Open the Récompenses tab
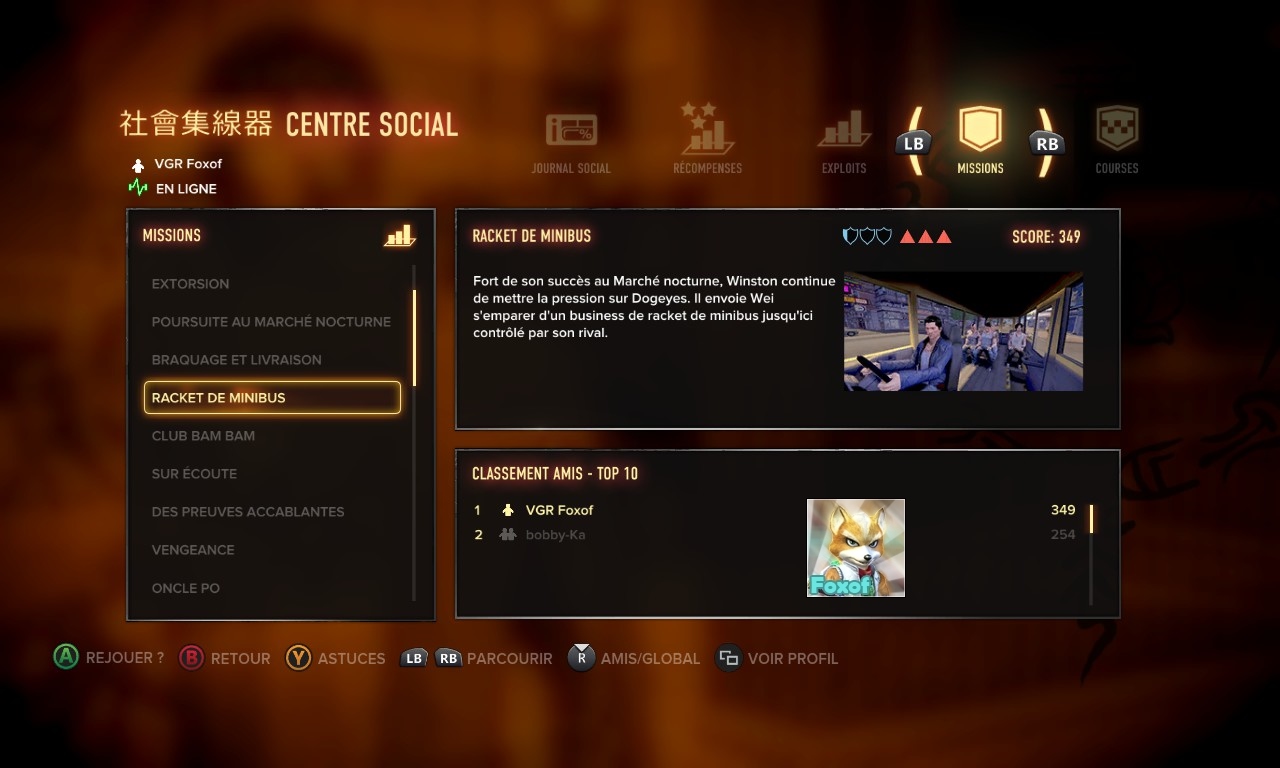The image size is (1280, 768). pyautogui.click(x=707, y=141)
